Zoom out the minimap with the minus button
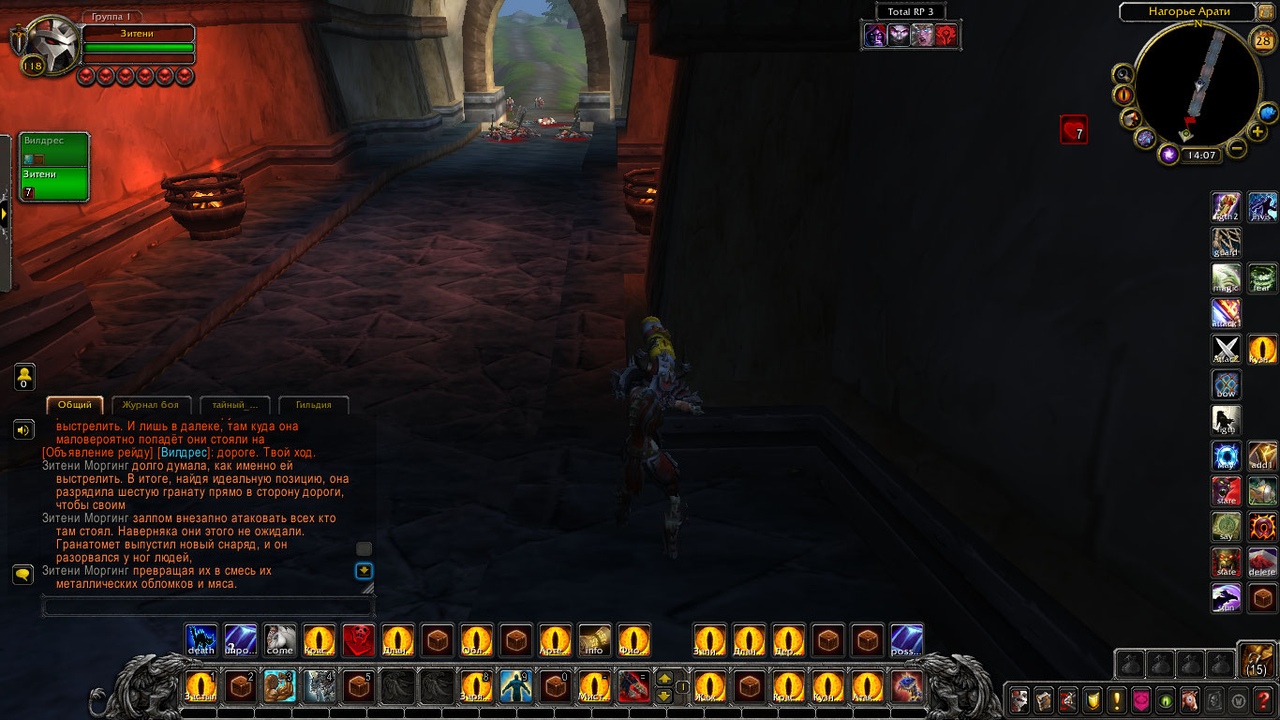The image size is (1280, 720). pyautogui.click(x=1237, y=149)
